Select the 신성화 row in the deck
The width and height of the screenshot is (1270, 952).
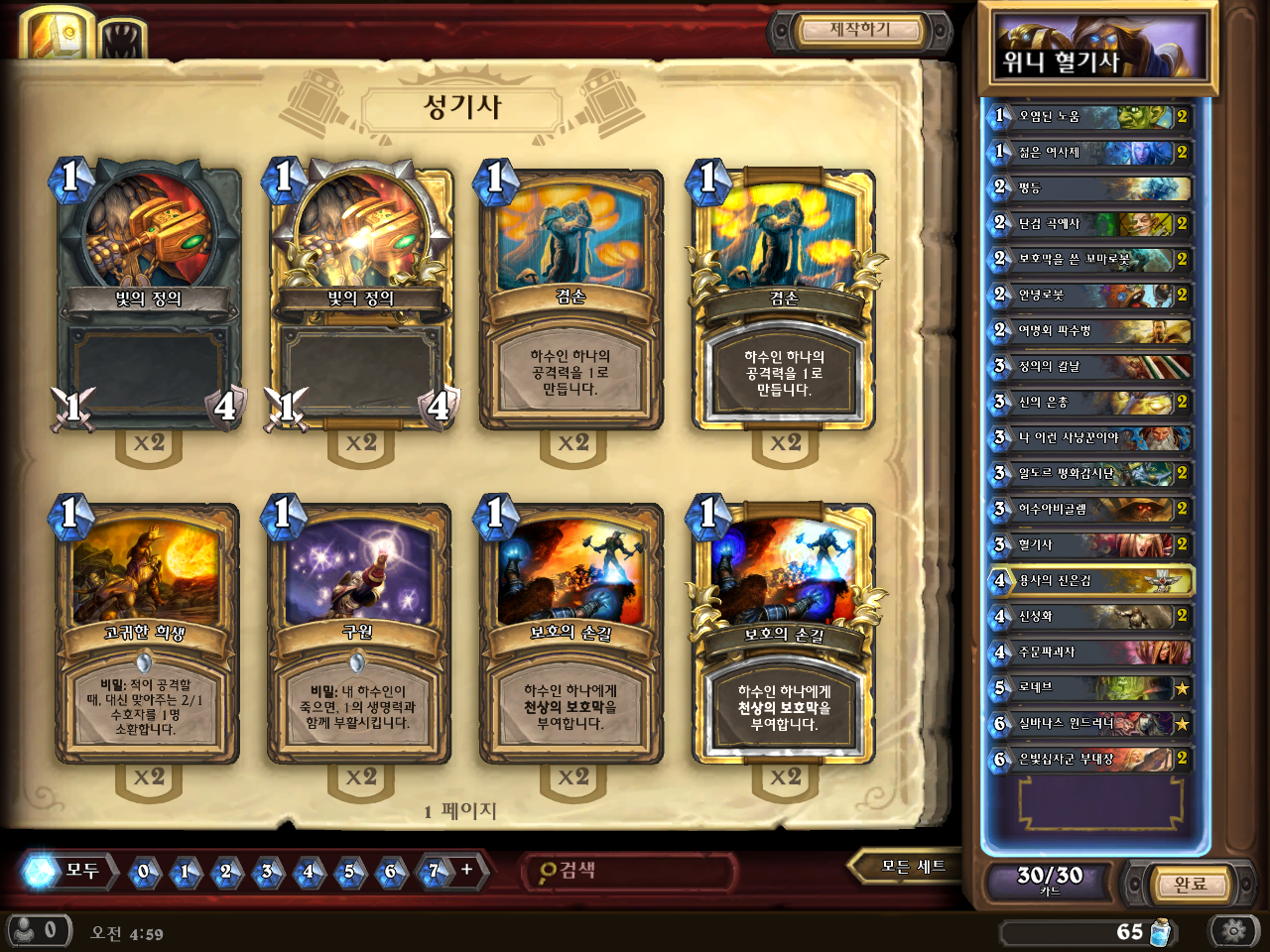click(1091, 616)
